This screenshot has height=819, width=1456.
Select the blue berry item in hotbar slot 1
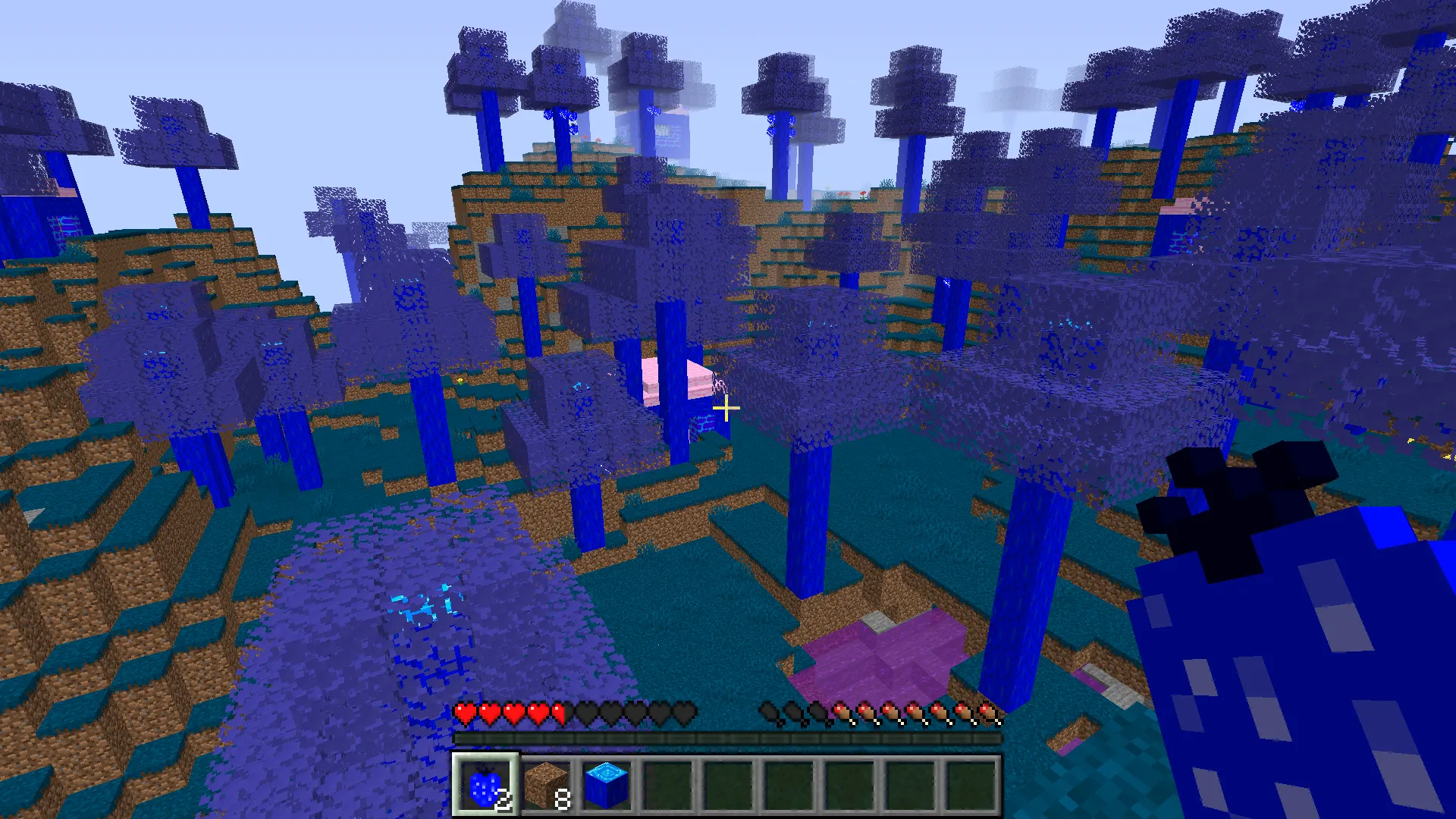[x=485, y=786]
